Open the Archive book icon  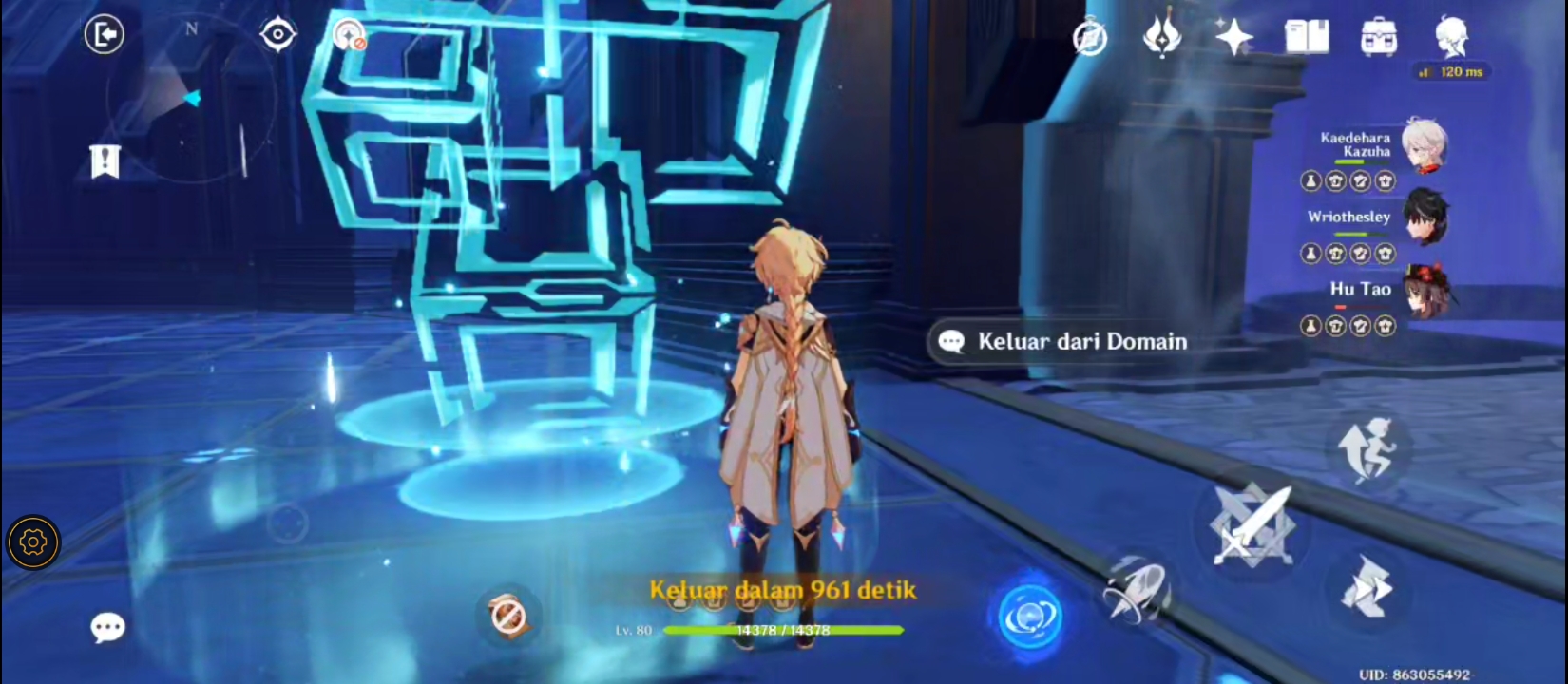[1306, 36]
